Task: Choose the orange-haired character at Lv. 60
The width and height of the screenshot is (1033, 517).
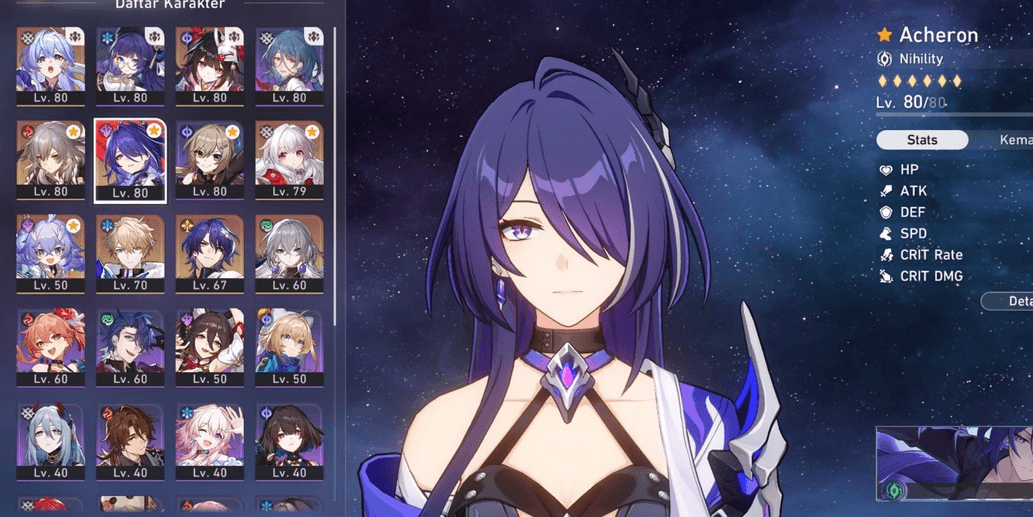Action: [x=51, y=346]
